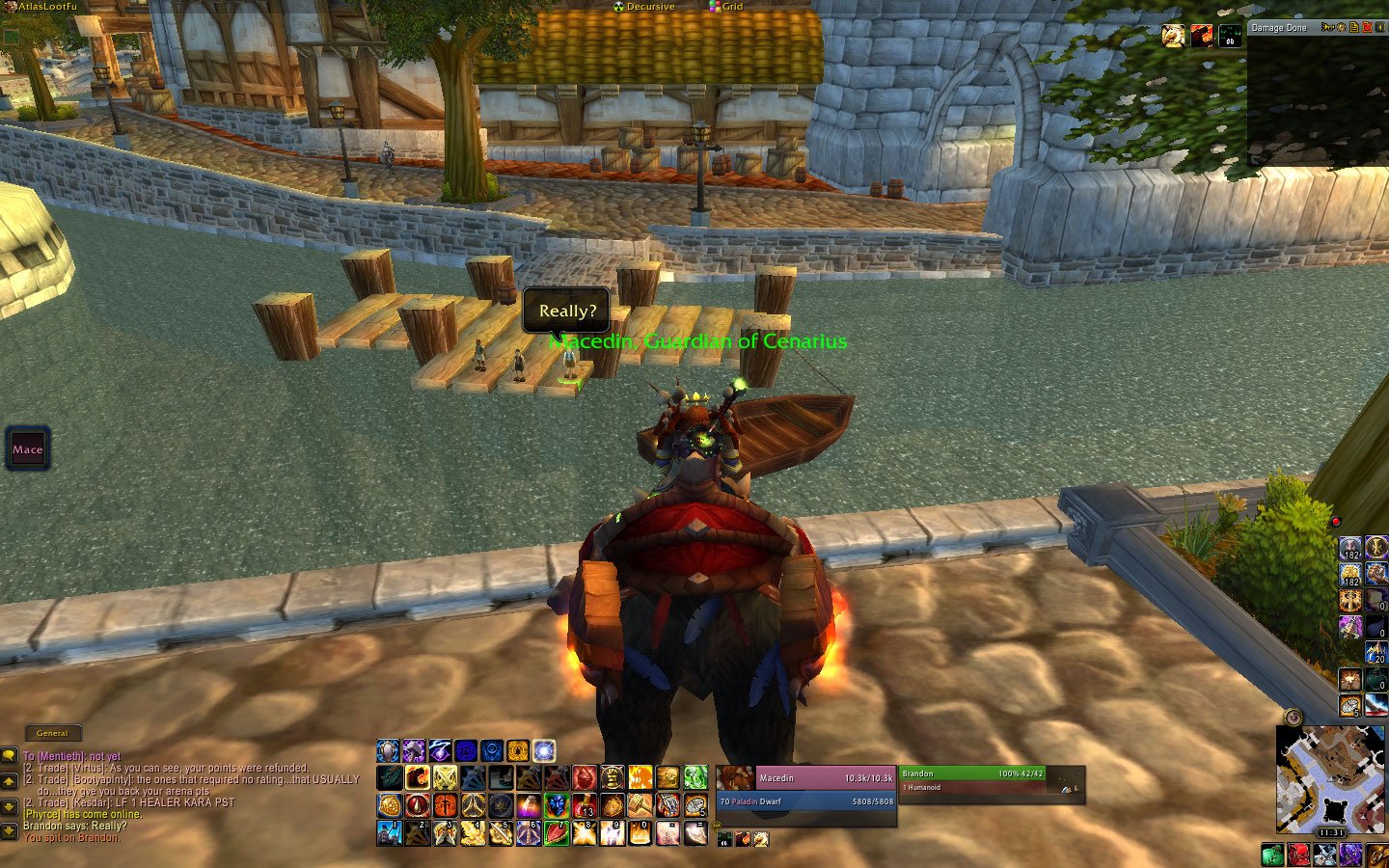Click the swirl tracking button above the minimap
The width and height of the screenshot is (1389, 868).
click(x=1294, y=718)
